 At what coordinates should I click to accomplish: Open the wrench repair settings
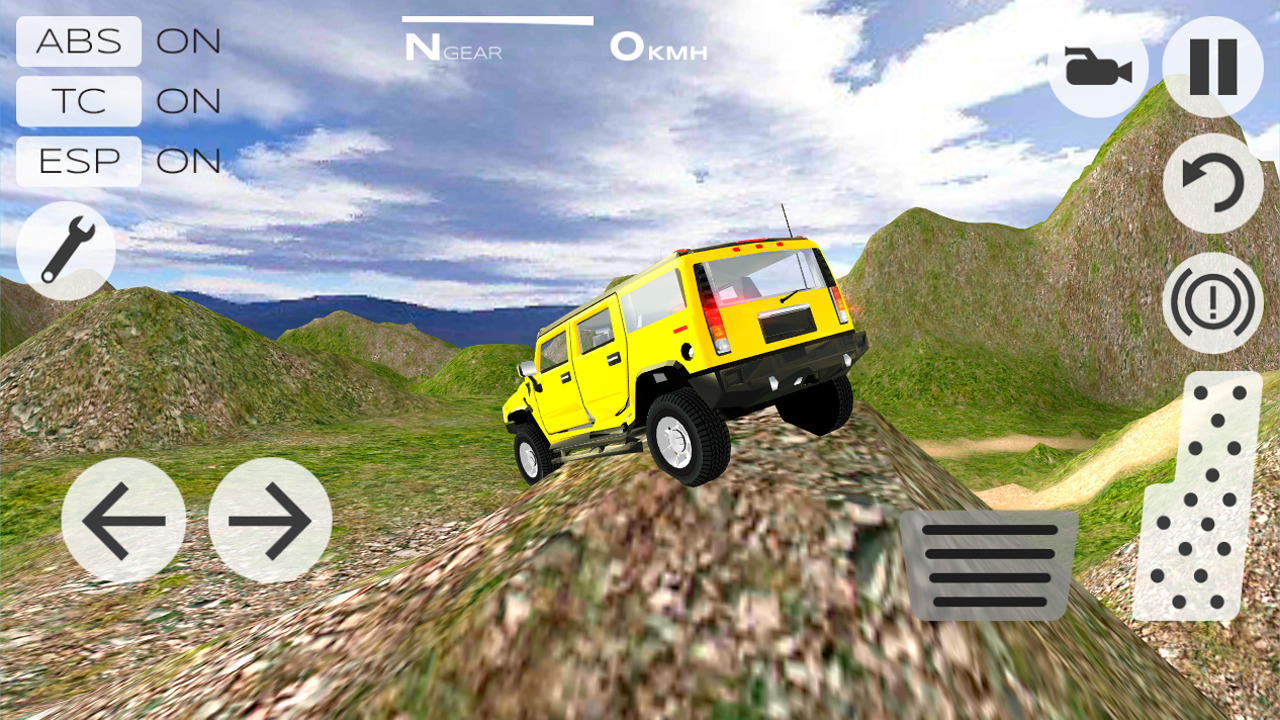click(x=66, y=250)
